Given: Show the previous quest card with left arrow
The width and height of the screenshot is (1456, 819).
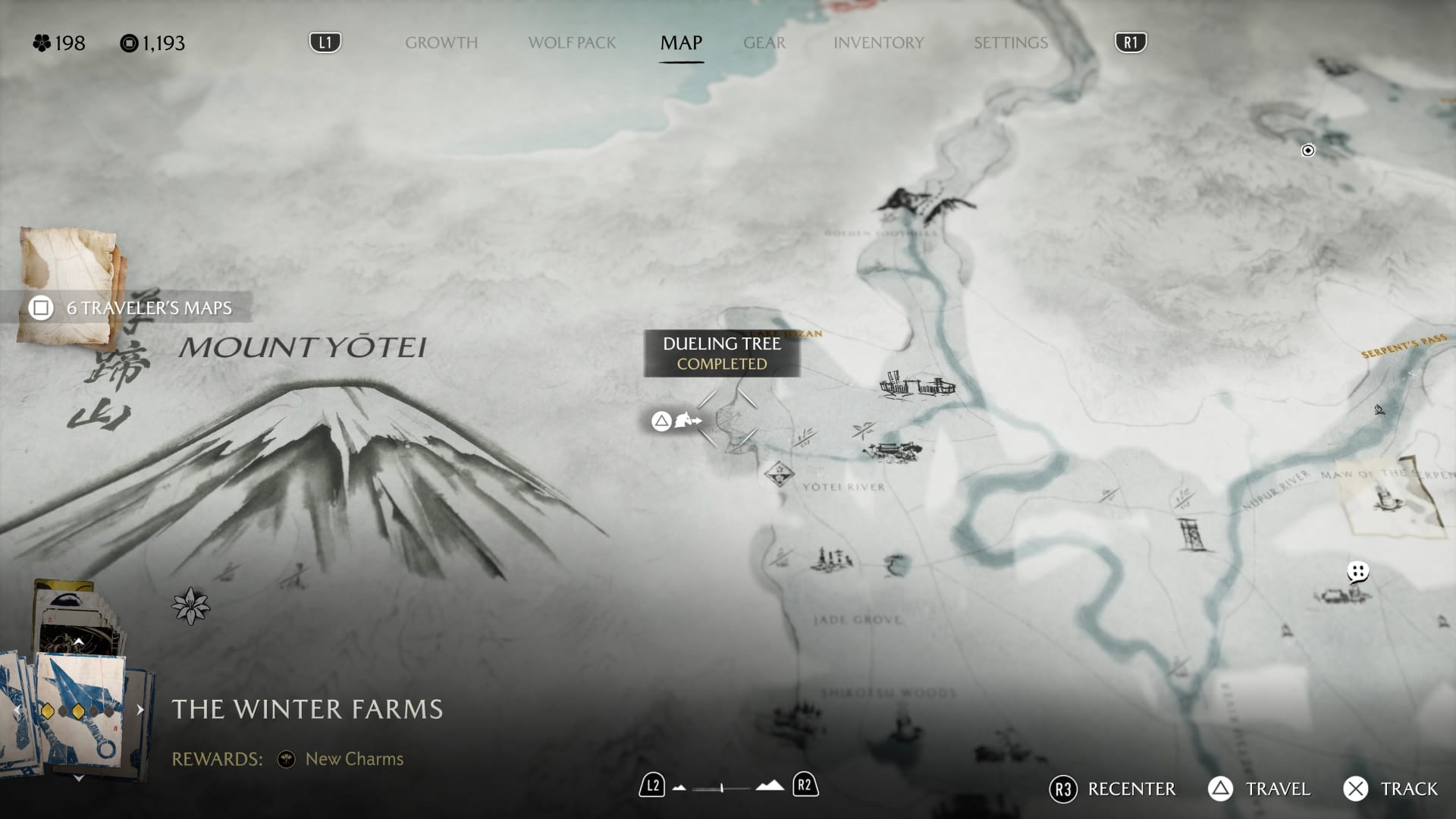Looking at the screenshot, I should [x=17, y=710].
